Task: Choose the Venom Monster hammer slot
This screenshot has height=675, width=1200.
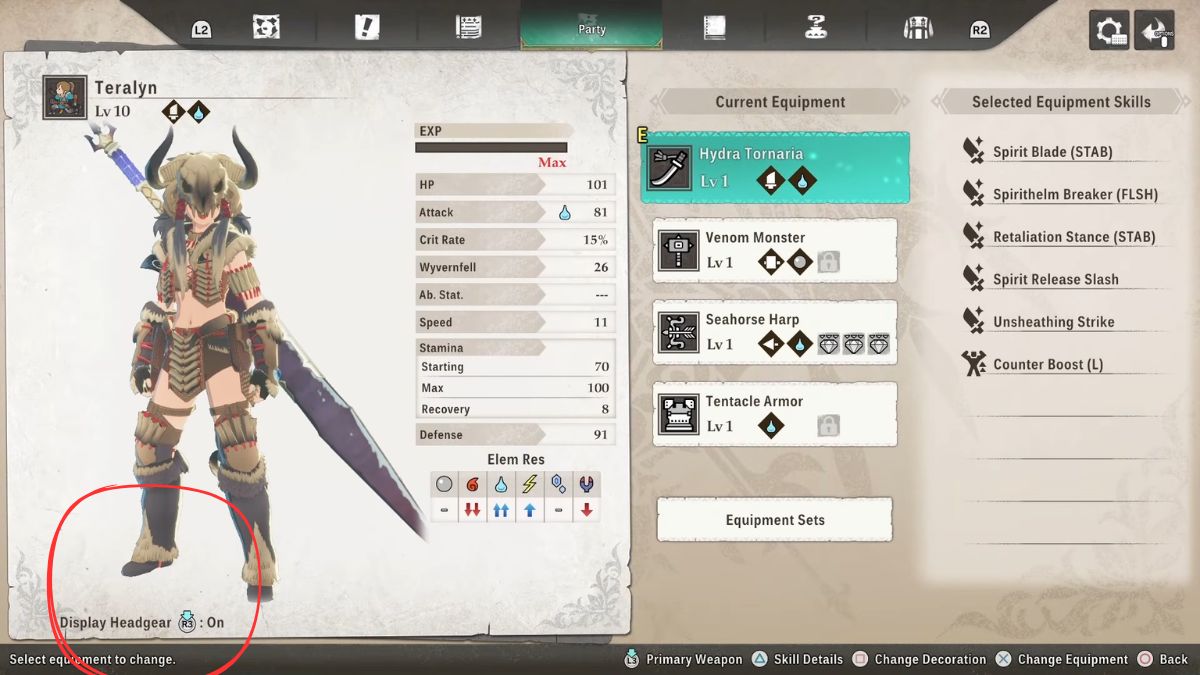Action: pos(775,250)
